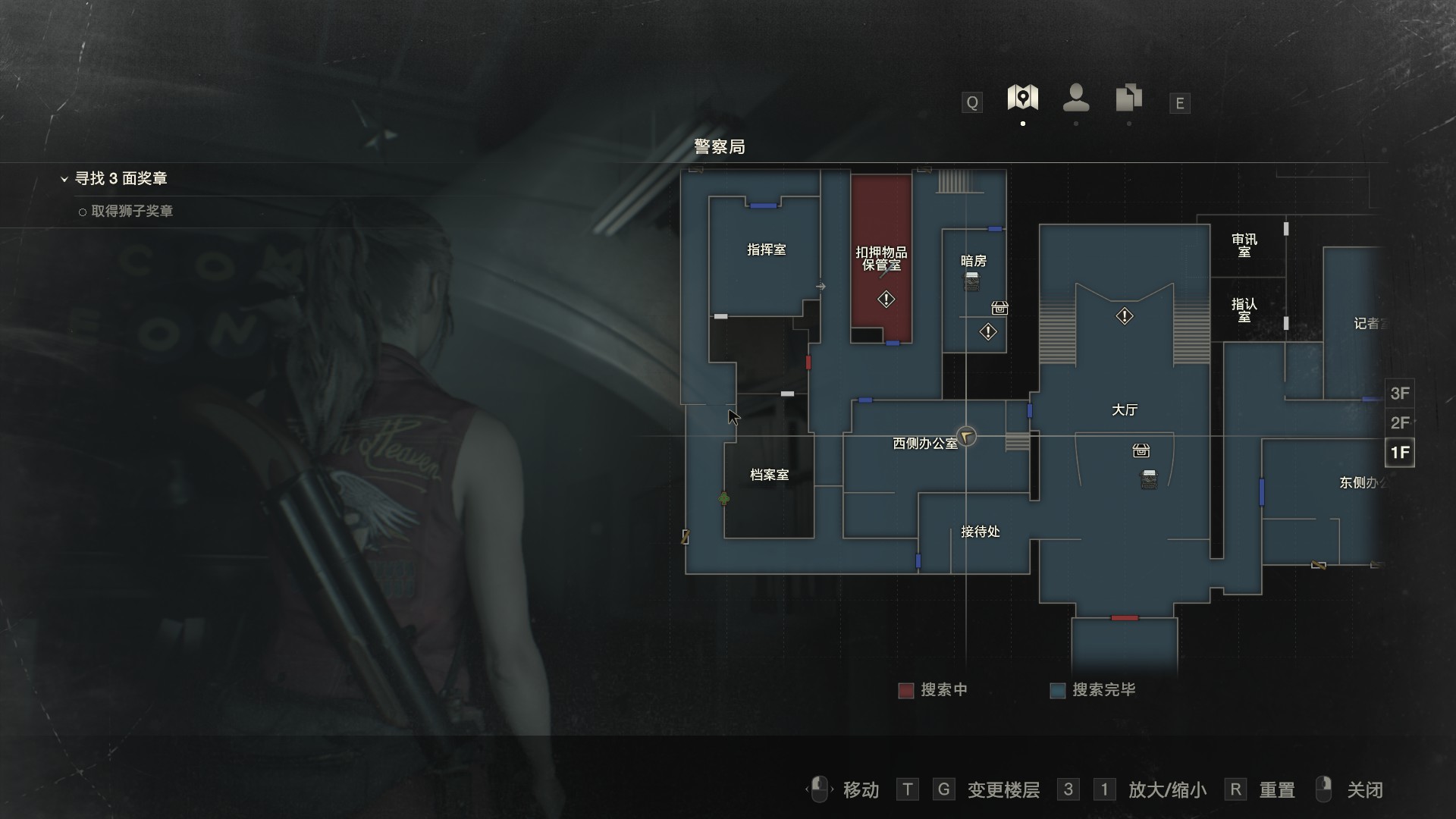Select the 取得狮子奖章 sub-objective
Viewport: 1456px width, 819px height.
pos(131,212)
